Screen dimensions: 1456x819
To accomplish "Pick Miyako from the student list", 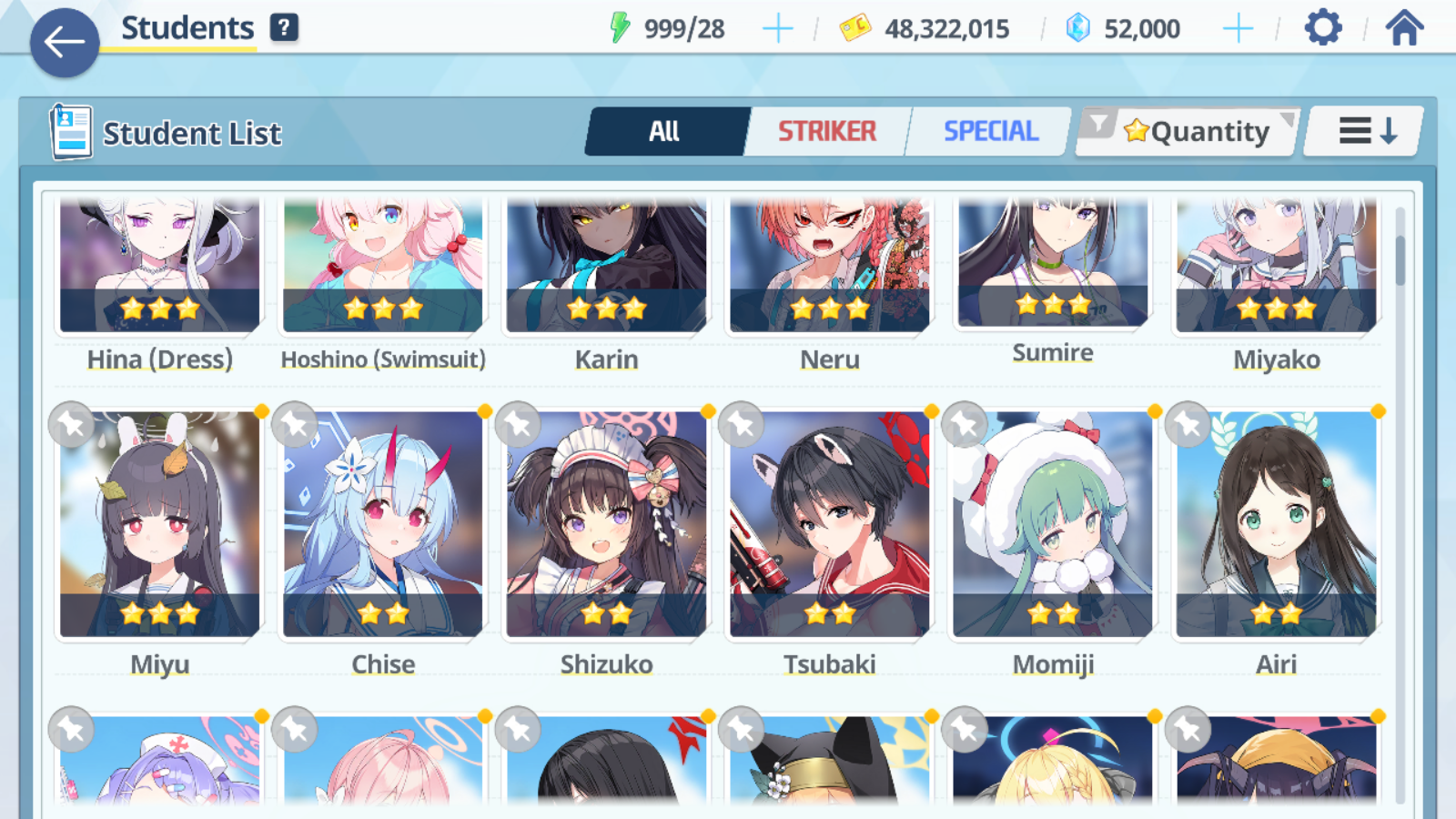I will [x=1276, y=273].
